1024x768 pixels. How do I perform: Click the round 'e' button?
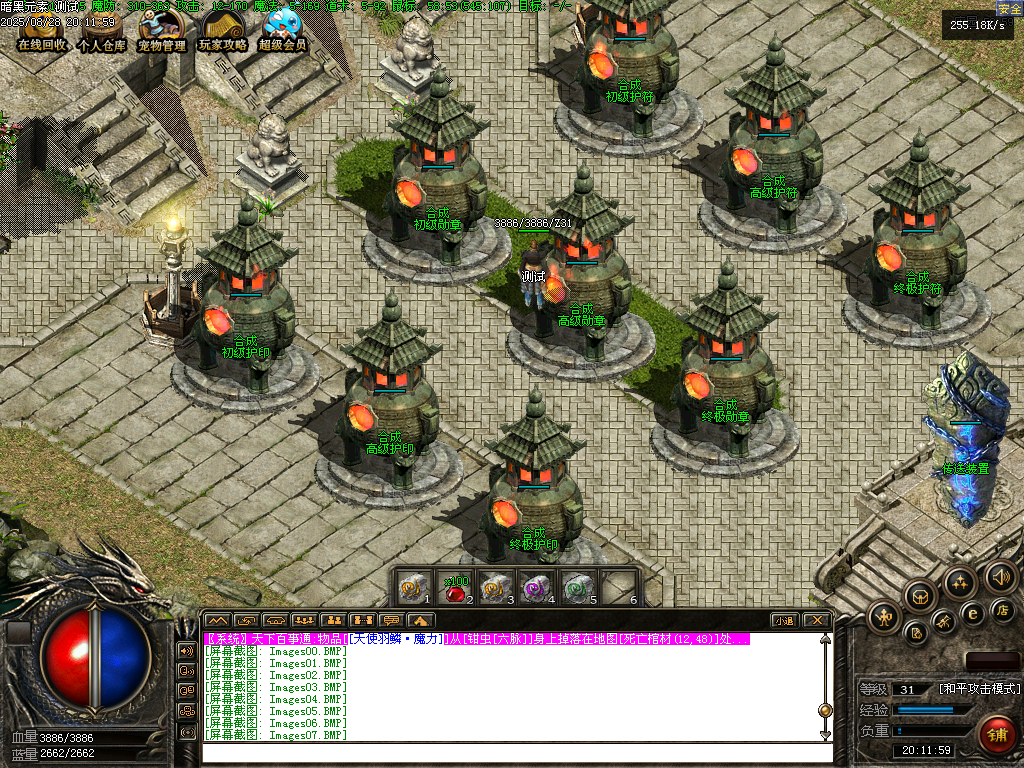tap(972, 614)
